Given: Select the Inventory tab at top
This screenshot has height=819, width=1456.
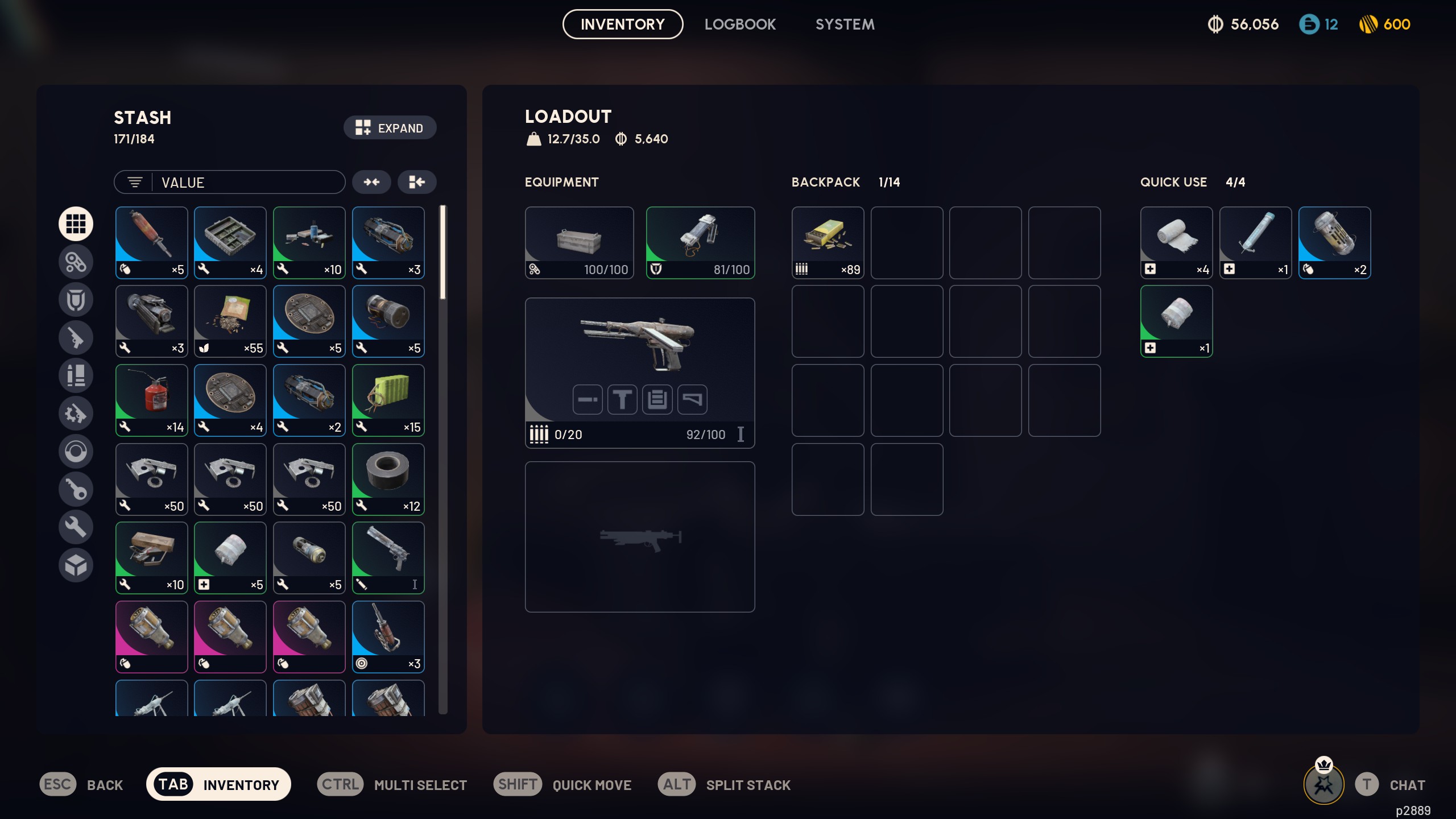Looking at the screenshot, I should tap(622, 24).
